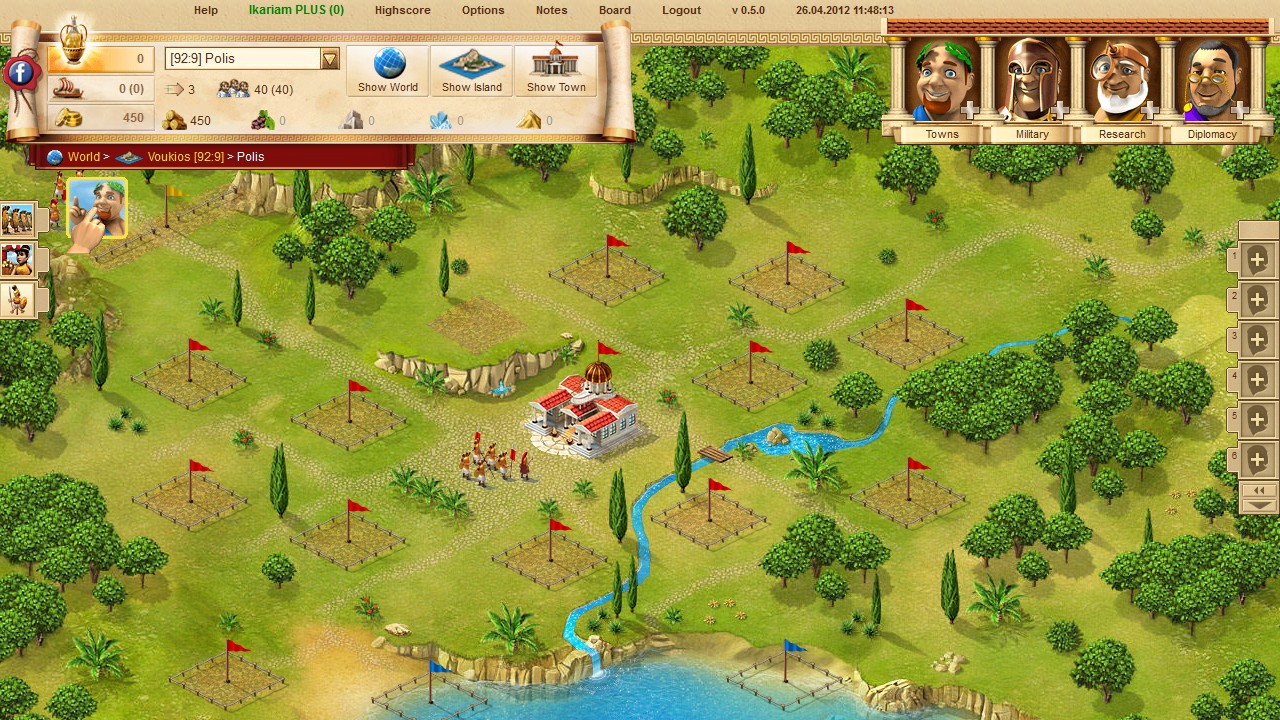The height and width of the screenshot is (720, 1280).
Task: Open the Notes link
Action: (551, 10)
